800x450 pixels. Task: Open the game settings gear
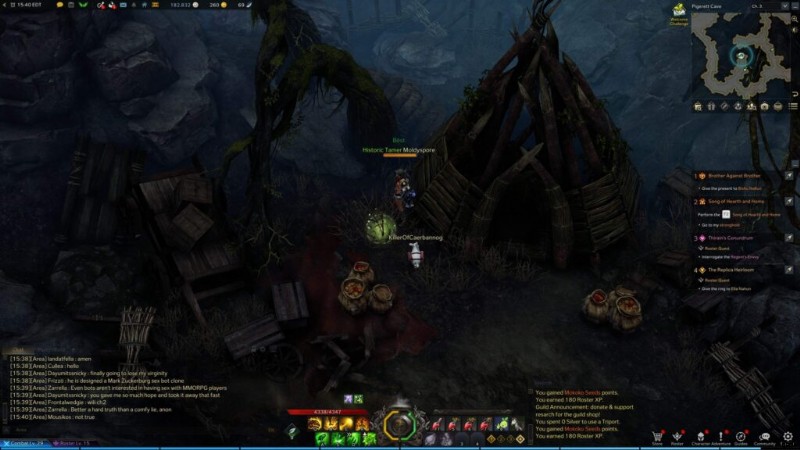click(788, 436)
